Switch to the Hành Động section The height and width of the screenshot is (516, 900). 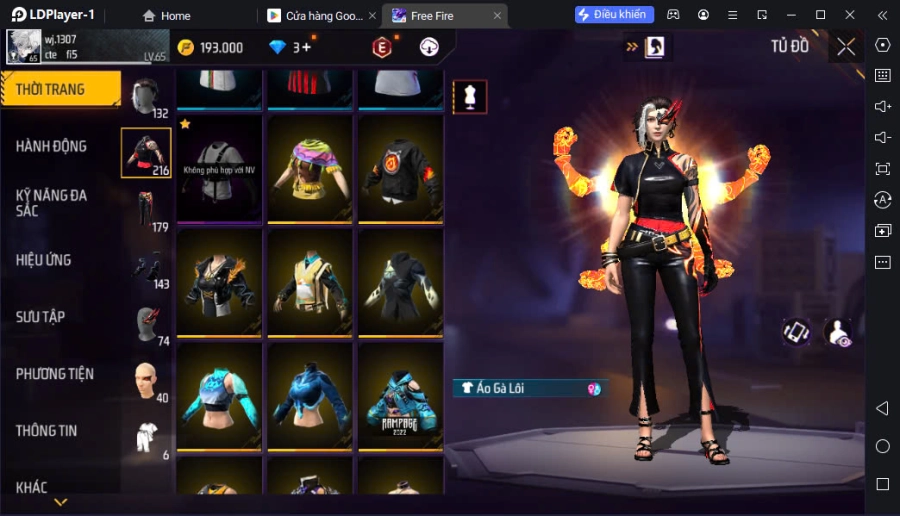click(x=52, y=146)
